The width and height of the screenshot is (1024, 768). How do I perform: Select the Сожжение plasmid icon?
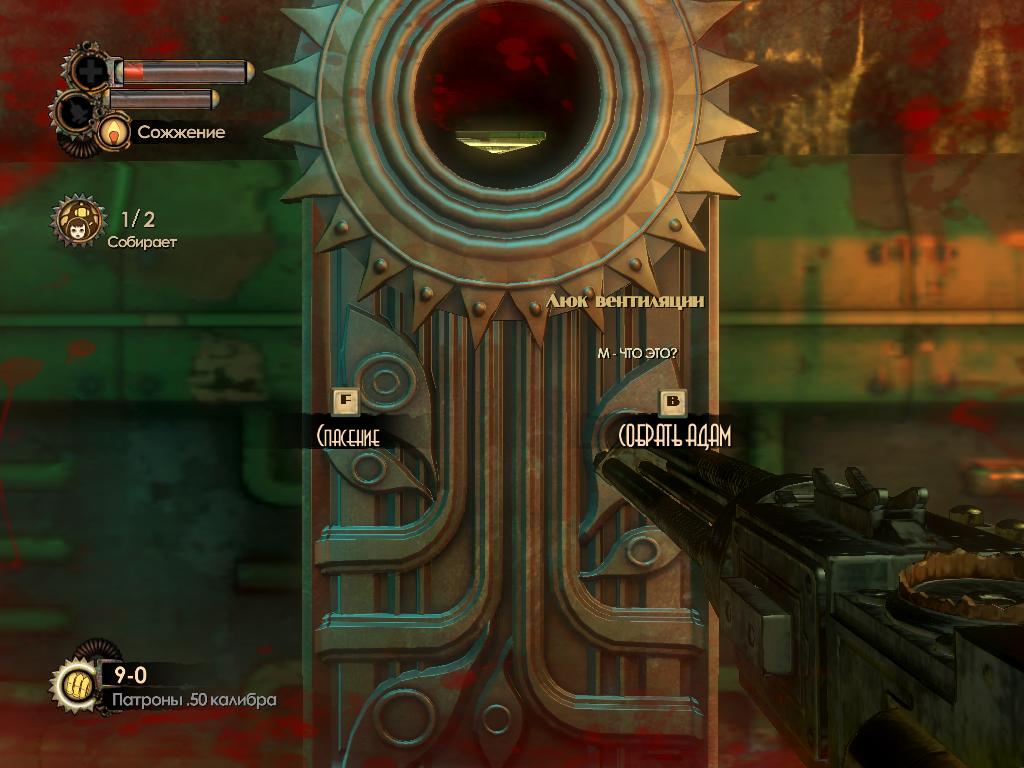[115, 131]
